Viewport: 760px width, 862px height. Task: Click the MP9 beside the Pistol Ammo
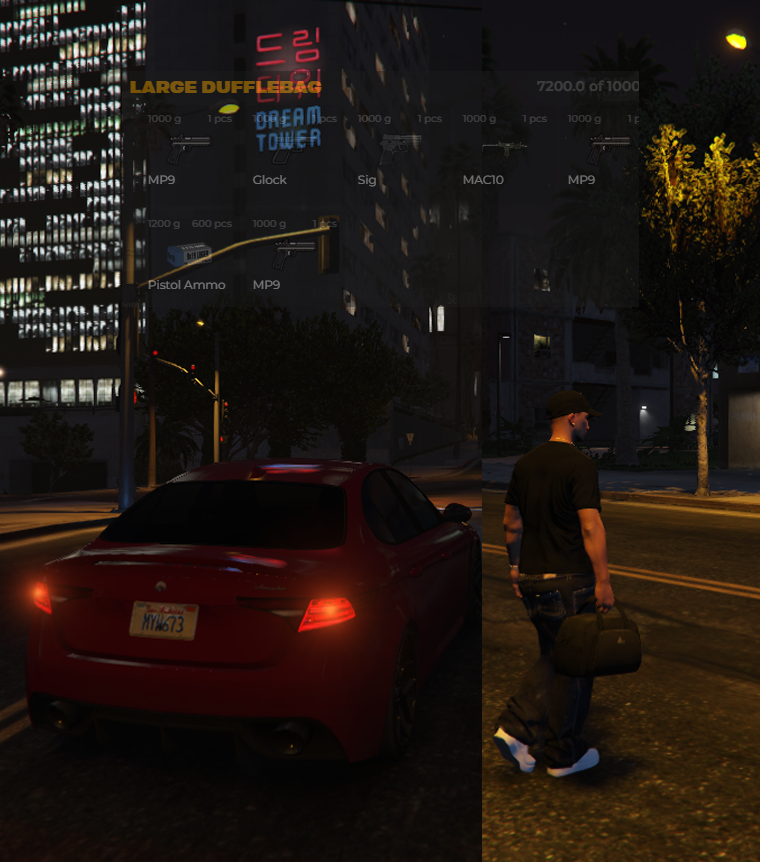[294, 254]
